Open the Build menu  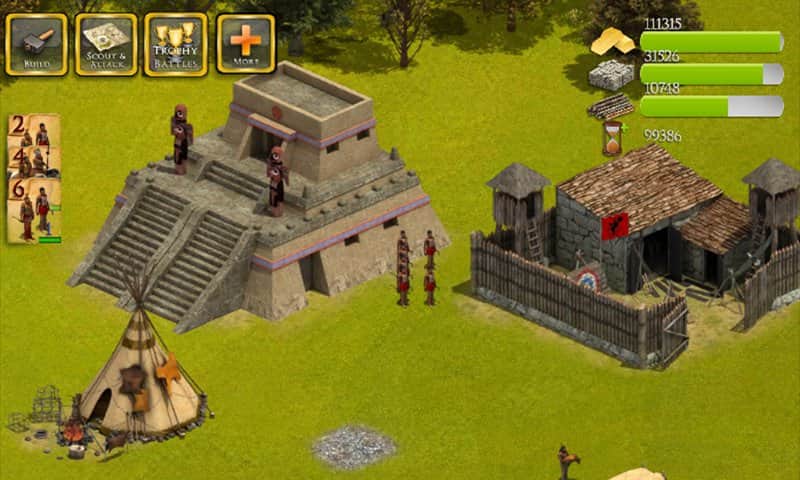pyautogui.click(x=36, y=44)
